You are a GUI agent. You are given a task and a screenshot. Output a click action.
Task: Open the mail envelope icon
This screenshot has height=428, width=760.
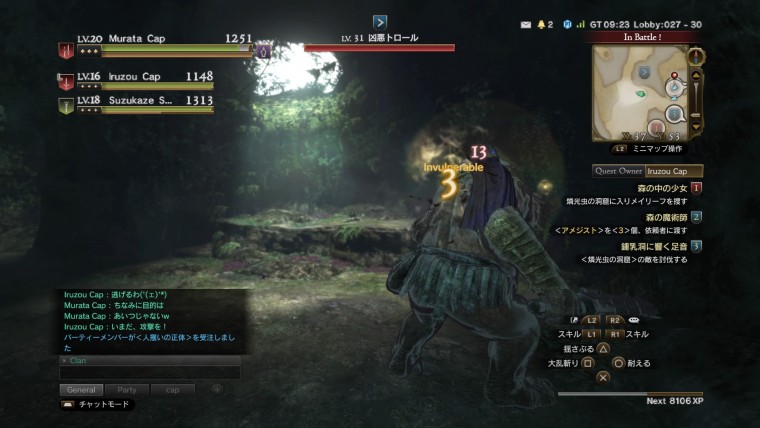[527, 22]
